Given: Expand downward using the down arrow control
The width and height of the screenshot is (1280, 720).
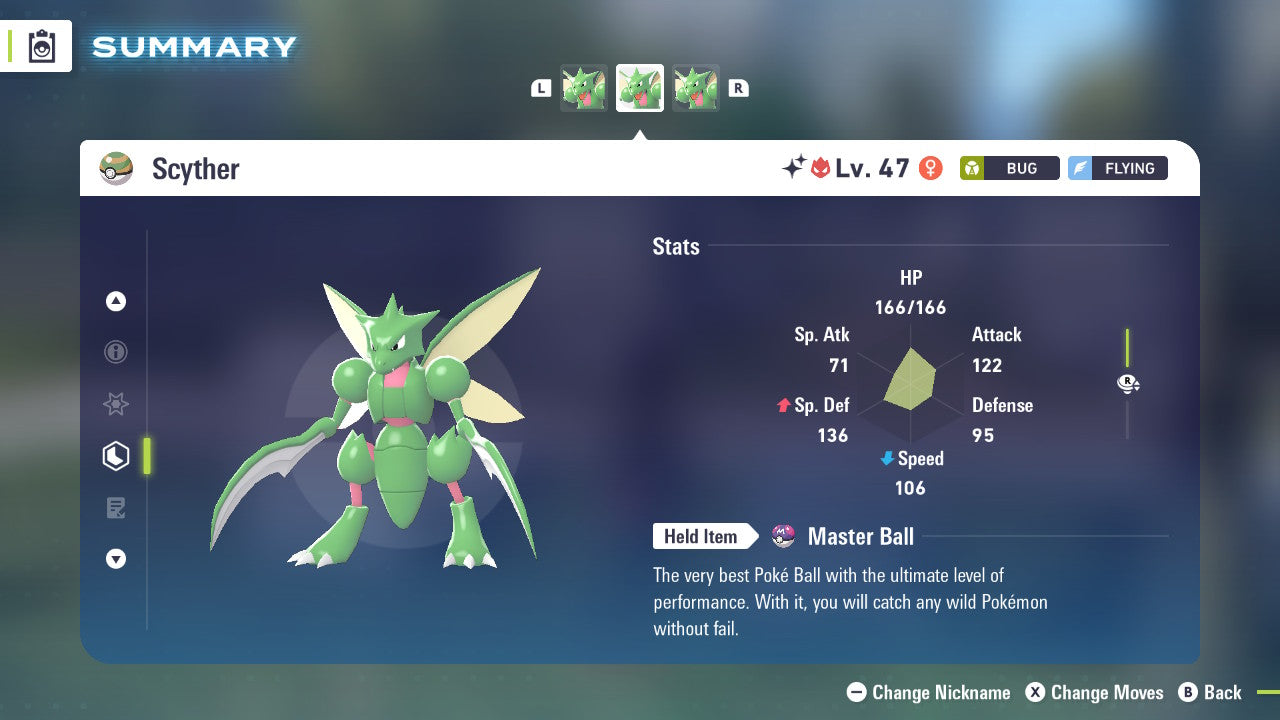Looking at the screenshot, I should (116, 560).
